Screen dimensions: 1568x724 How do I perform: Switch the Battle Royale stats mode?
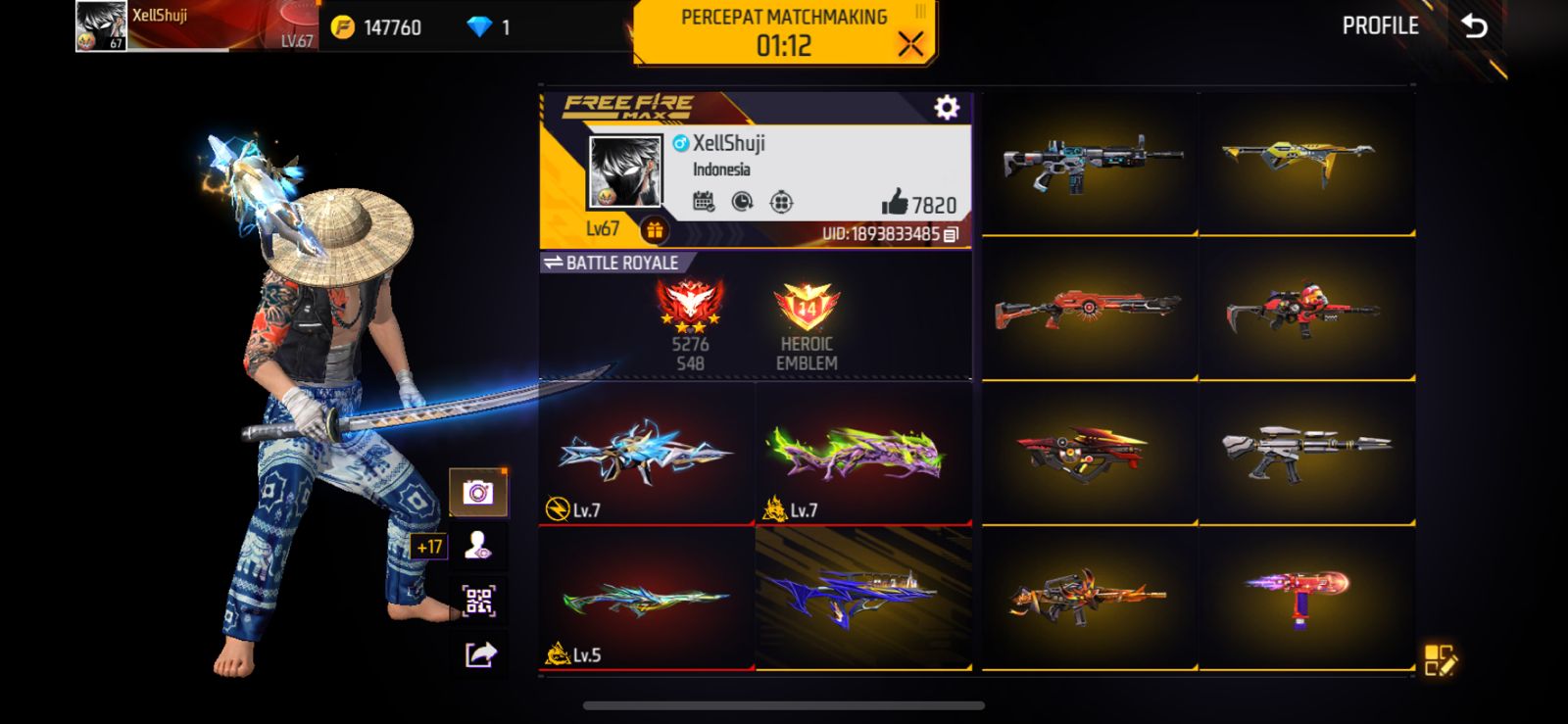click(611, 263)
